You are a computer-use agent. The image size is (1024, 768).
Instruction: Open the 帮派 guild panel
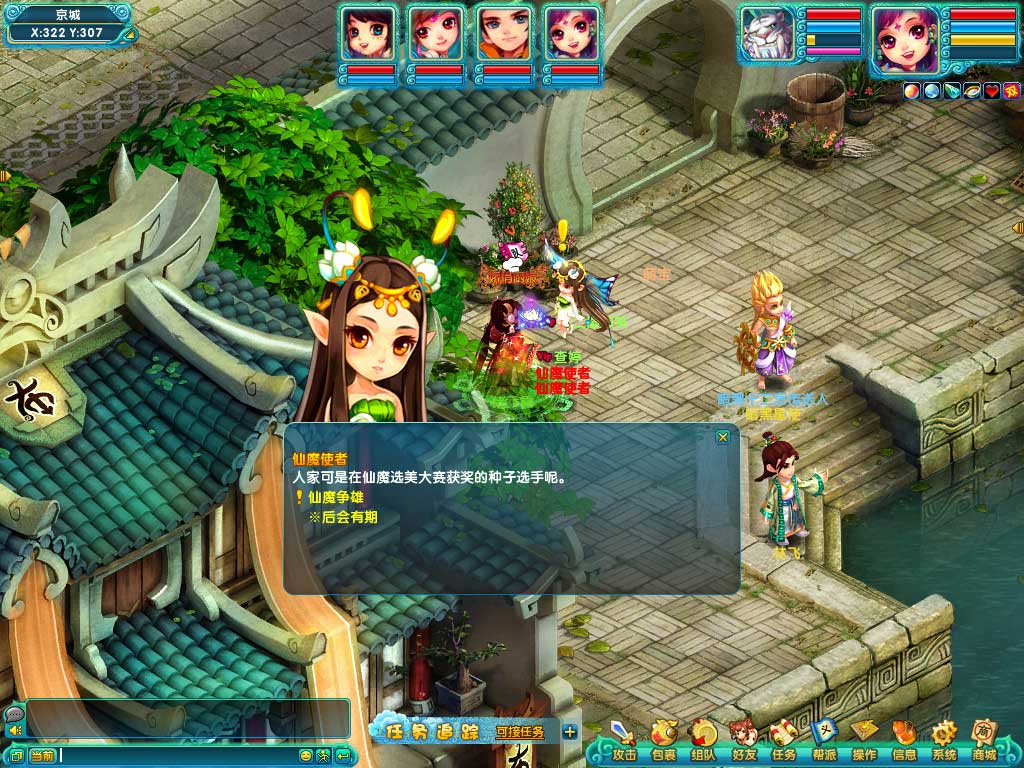point(824,741)
